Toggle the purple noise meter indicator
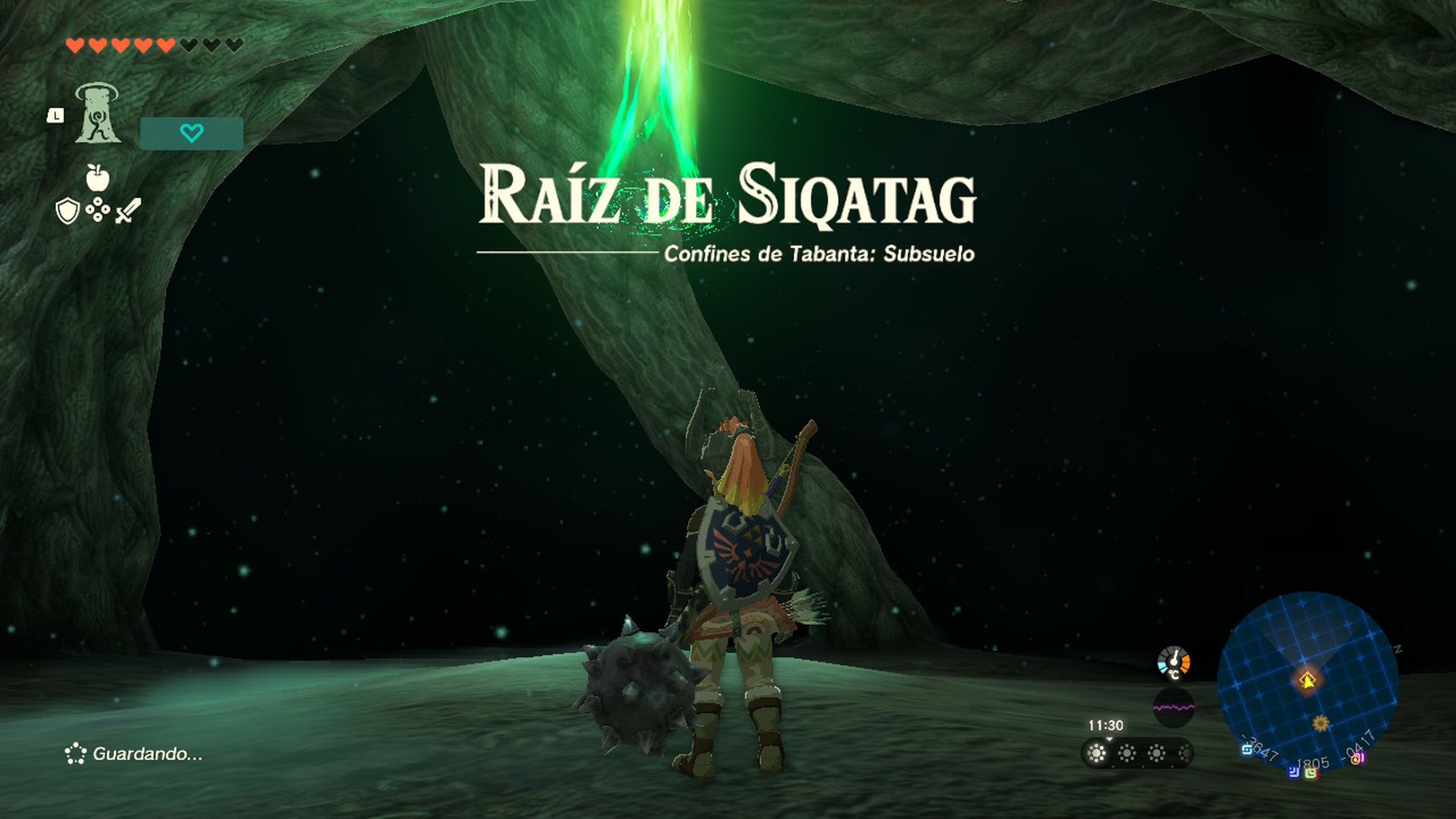Viewport: 1456px width, 819px height. 1174,707
